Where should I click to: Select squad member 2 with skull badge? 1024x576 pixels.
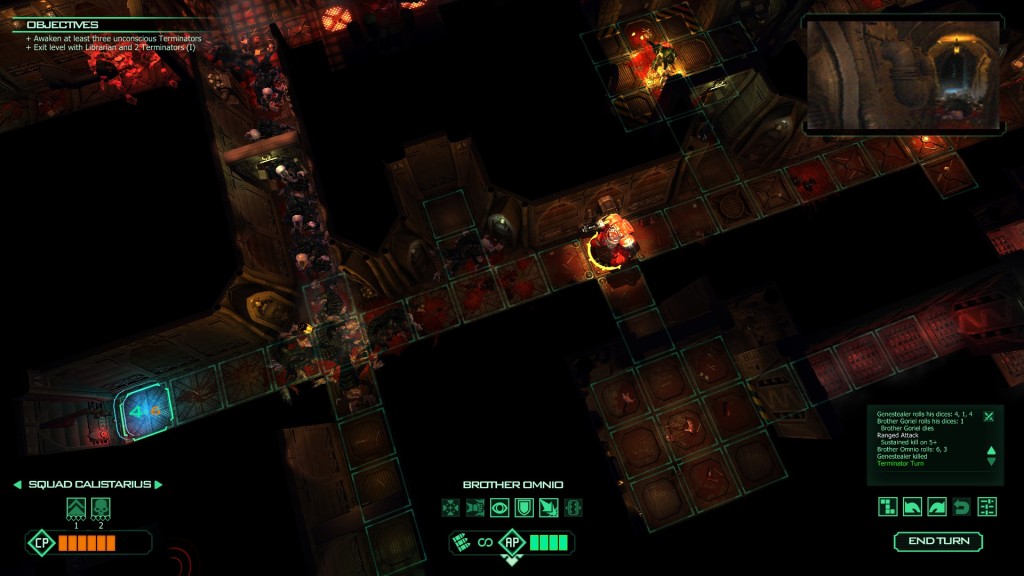click(101, 508)
